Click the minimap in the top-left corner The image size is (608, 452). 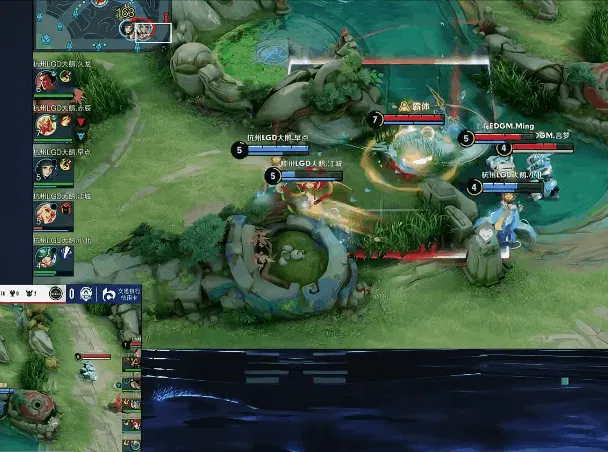pos(103,23)
